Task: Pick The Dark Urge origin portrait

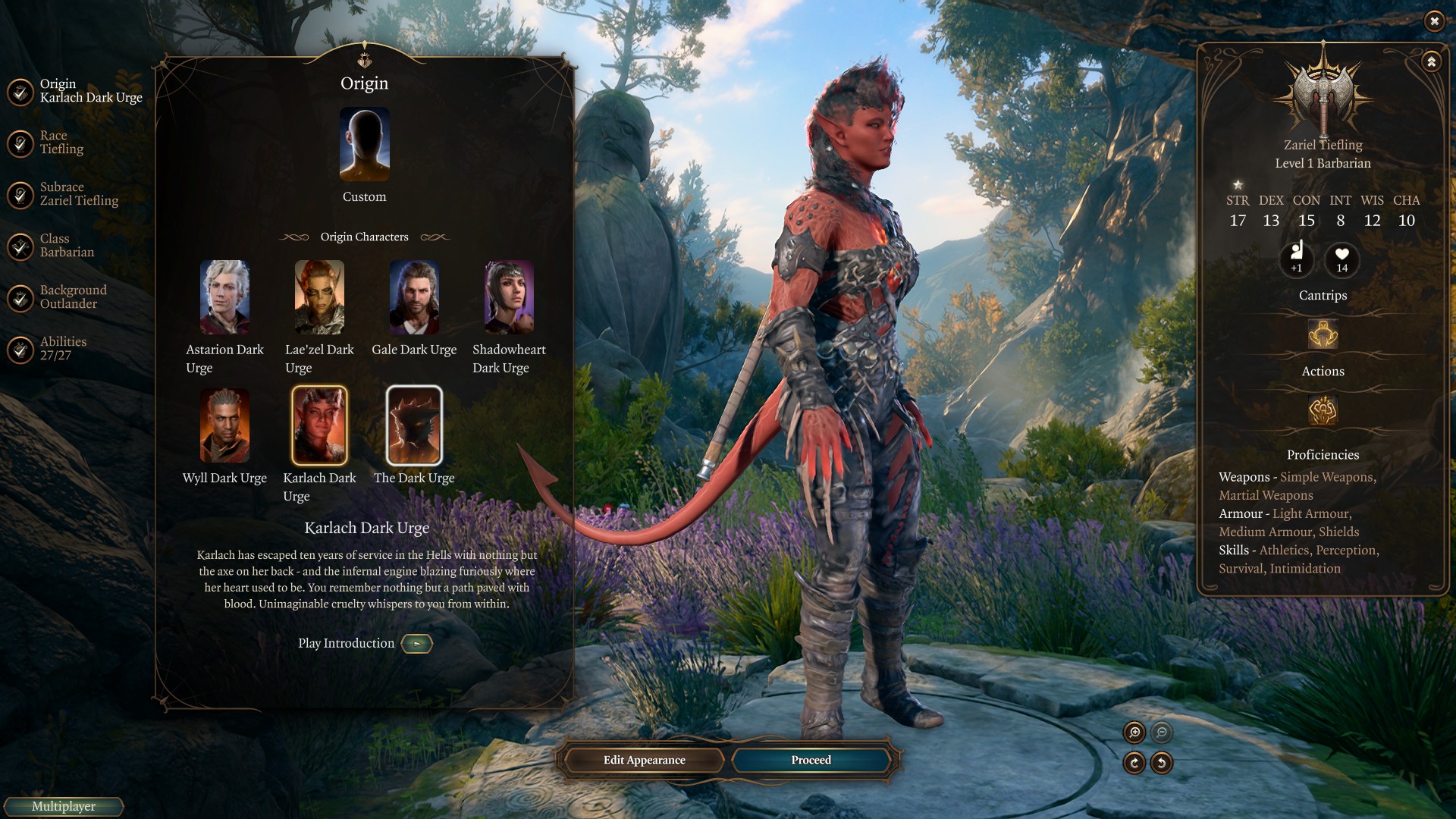Action: point(414,425)
